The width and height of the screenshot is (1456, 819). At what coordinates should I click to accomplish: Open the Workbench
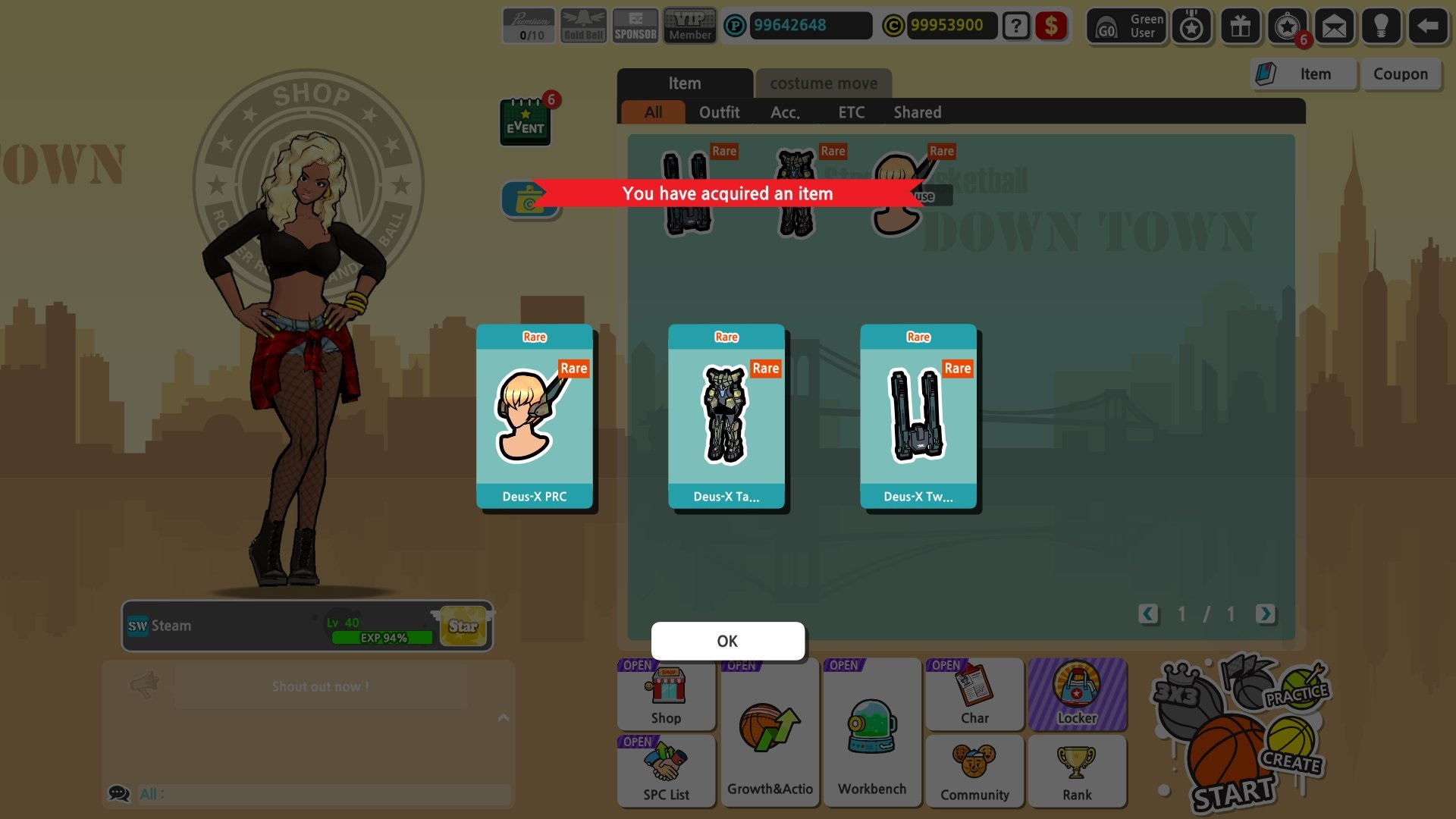point(871,732)
